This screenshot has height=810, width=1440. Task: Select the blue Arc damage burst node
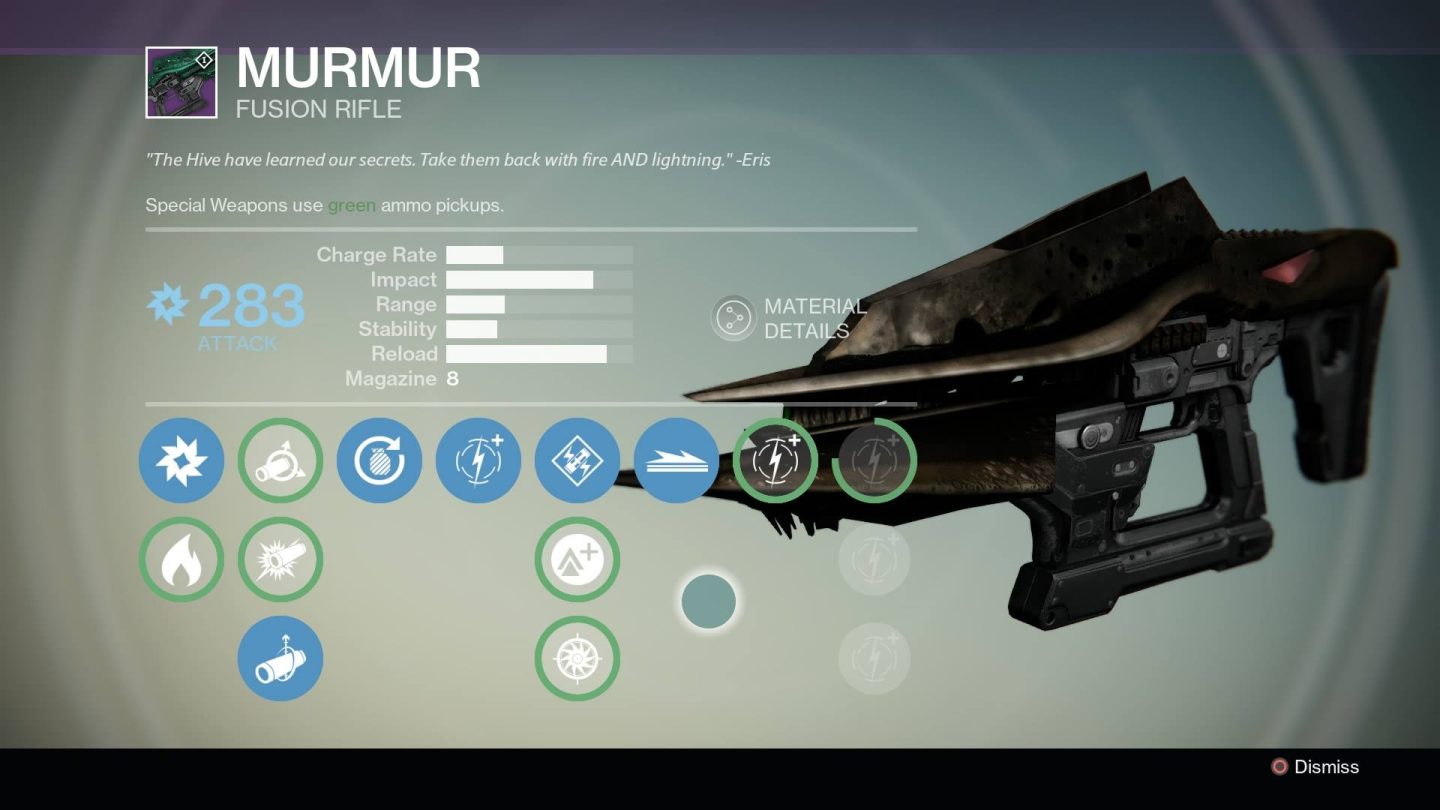coord(181,460)
